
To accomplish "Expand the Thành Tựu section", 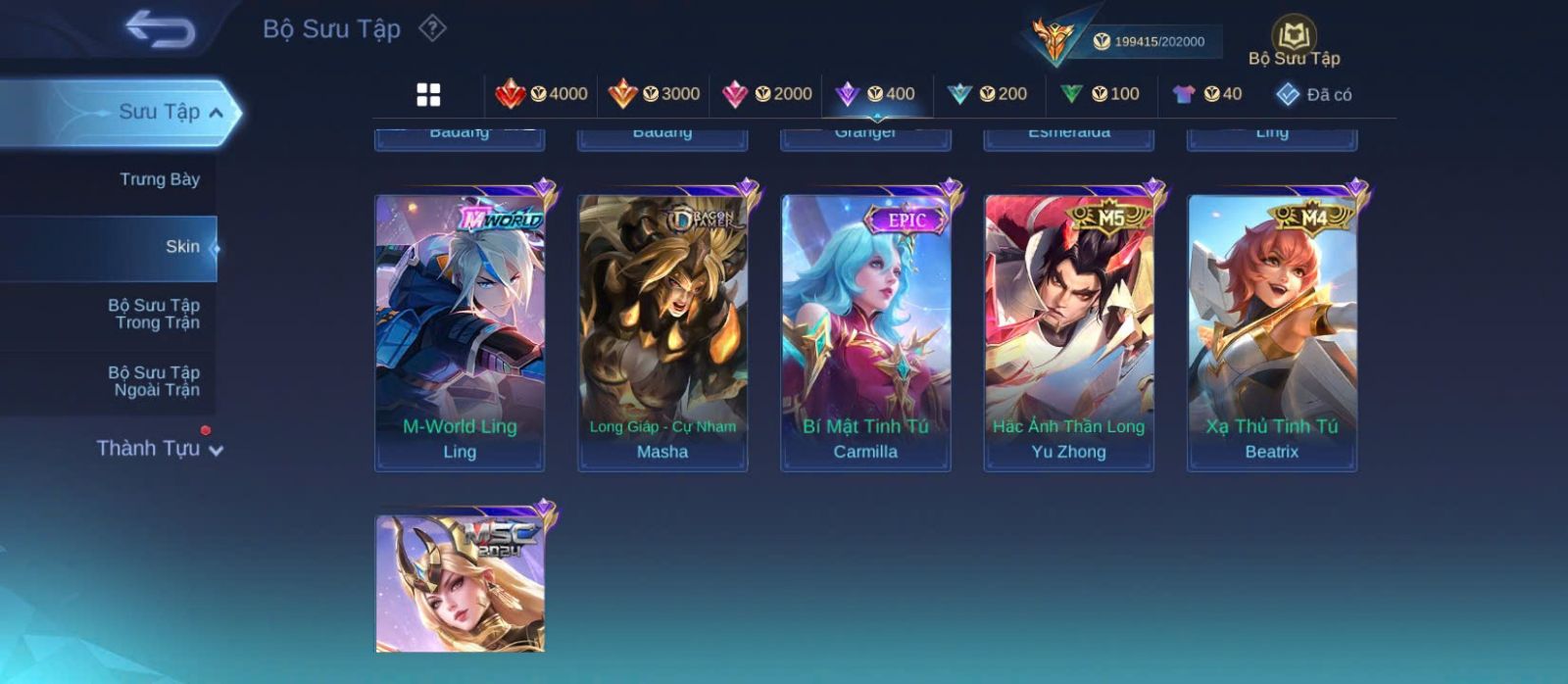I will click(x=160, y=449).
